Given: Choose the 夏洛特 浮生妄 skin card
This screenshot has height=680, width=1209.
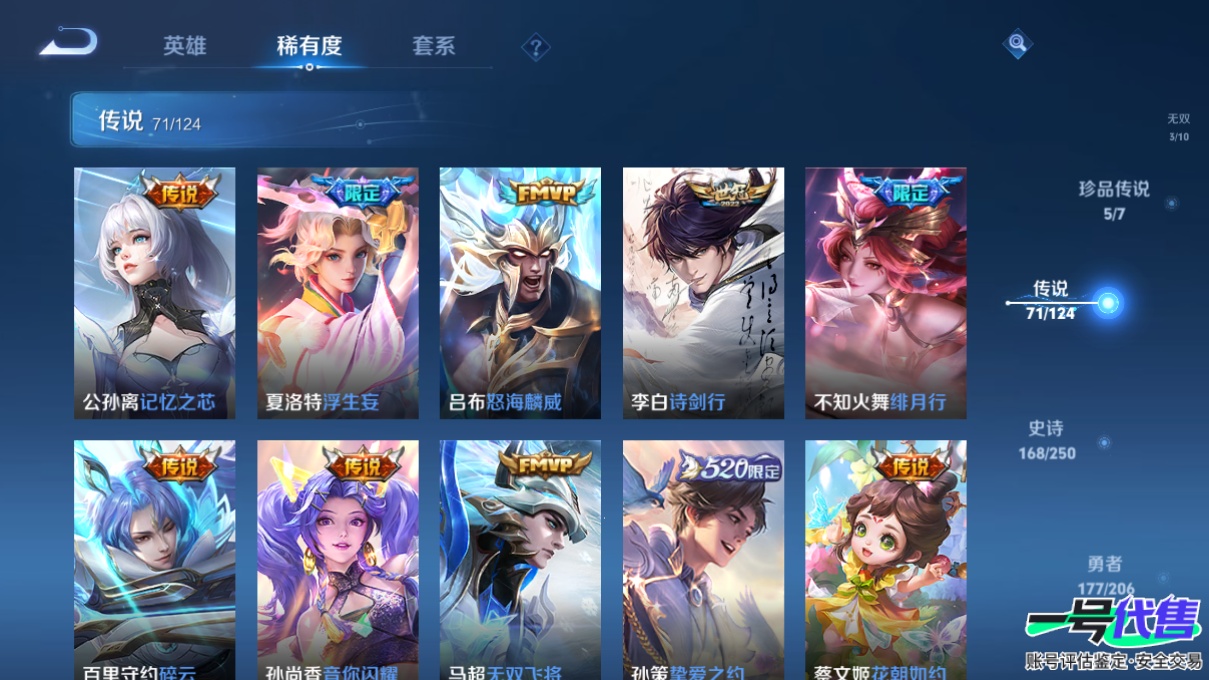Looking at the screenshot, I should click(x=338, y=292).
